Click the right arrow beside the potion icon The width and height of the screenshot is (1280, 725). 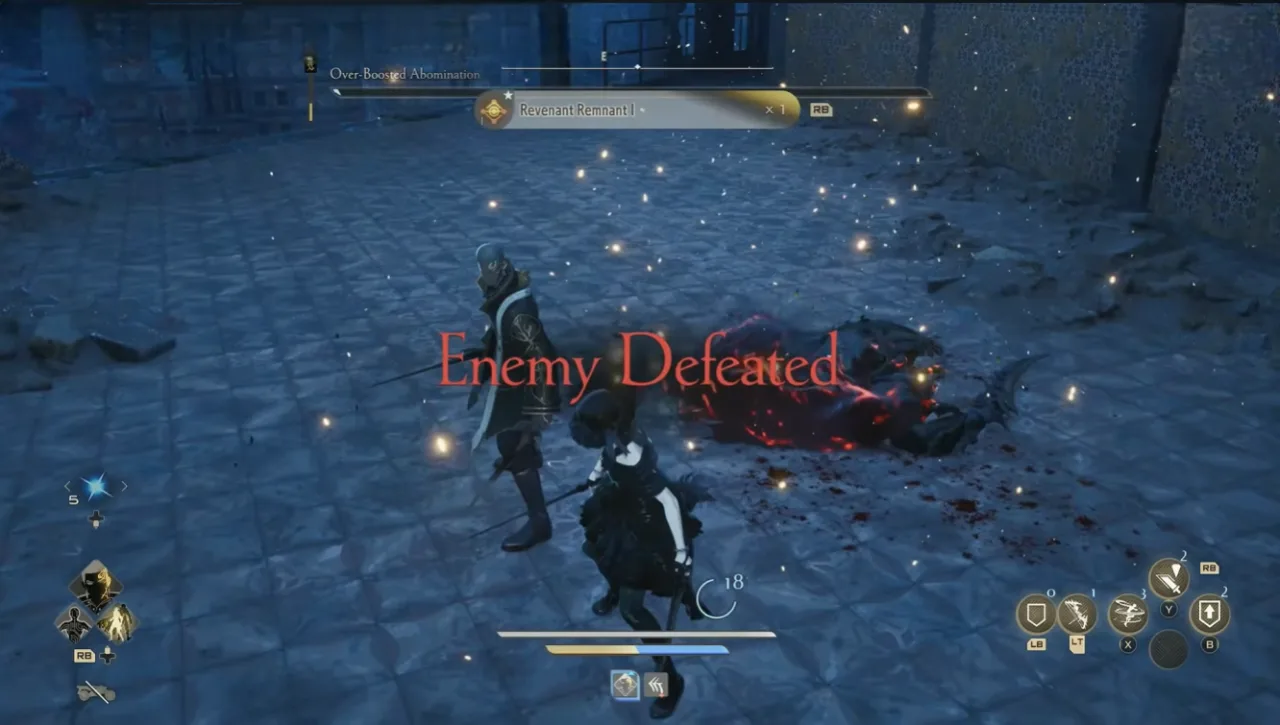pos(124,486)
